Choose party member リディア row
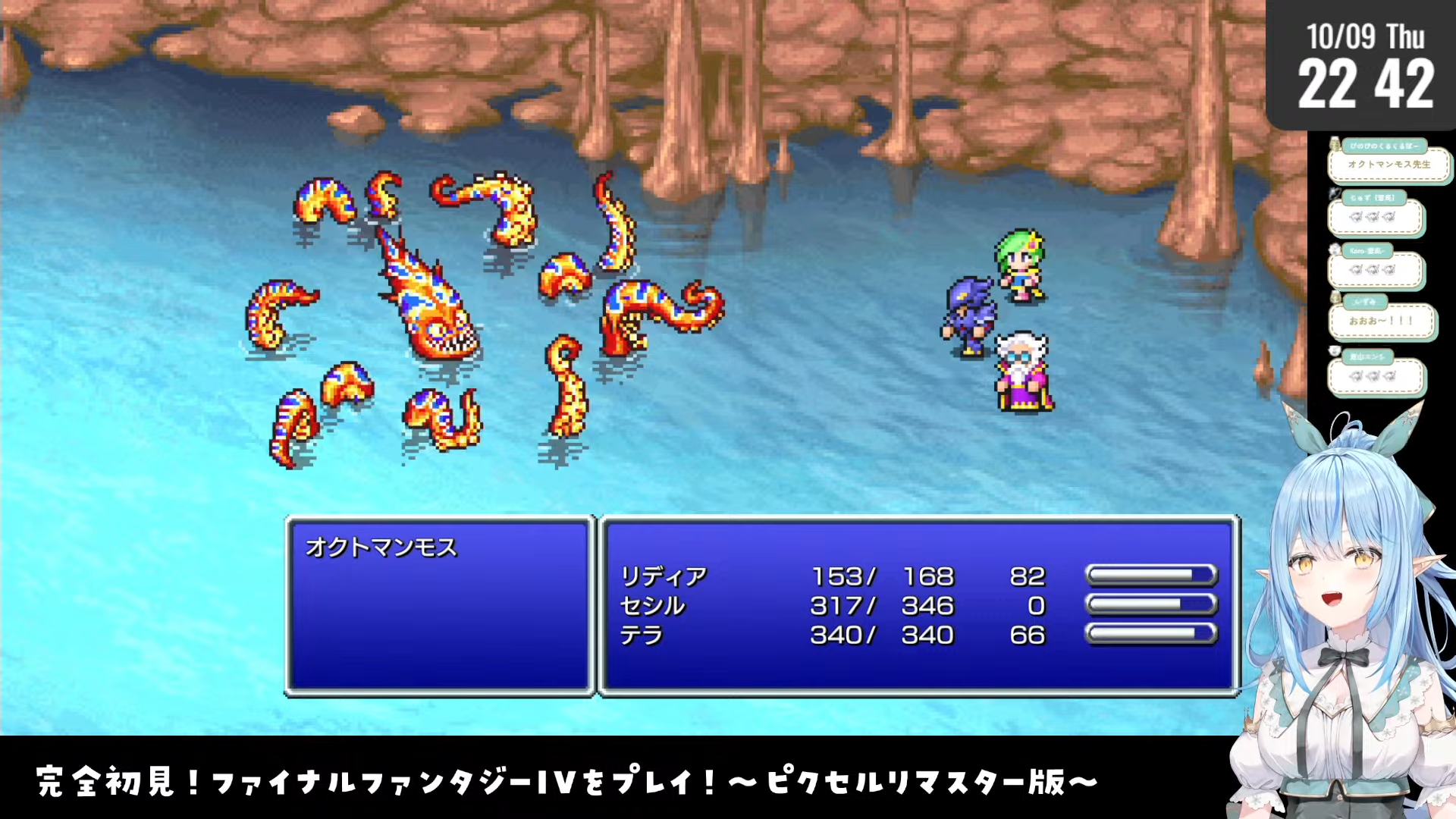 tap(664, 576)
